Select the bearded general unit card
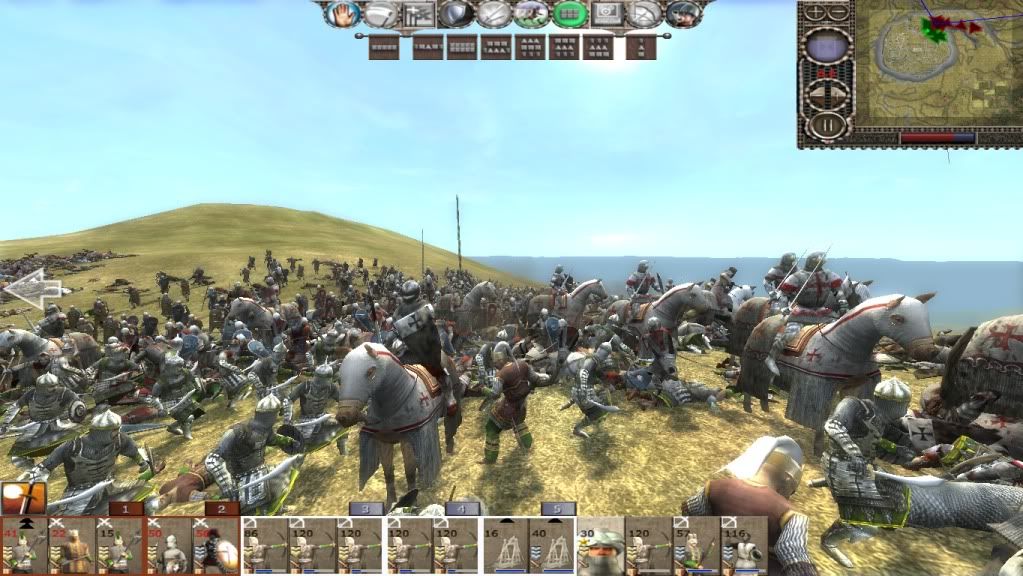 coord(601,547)
